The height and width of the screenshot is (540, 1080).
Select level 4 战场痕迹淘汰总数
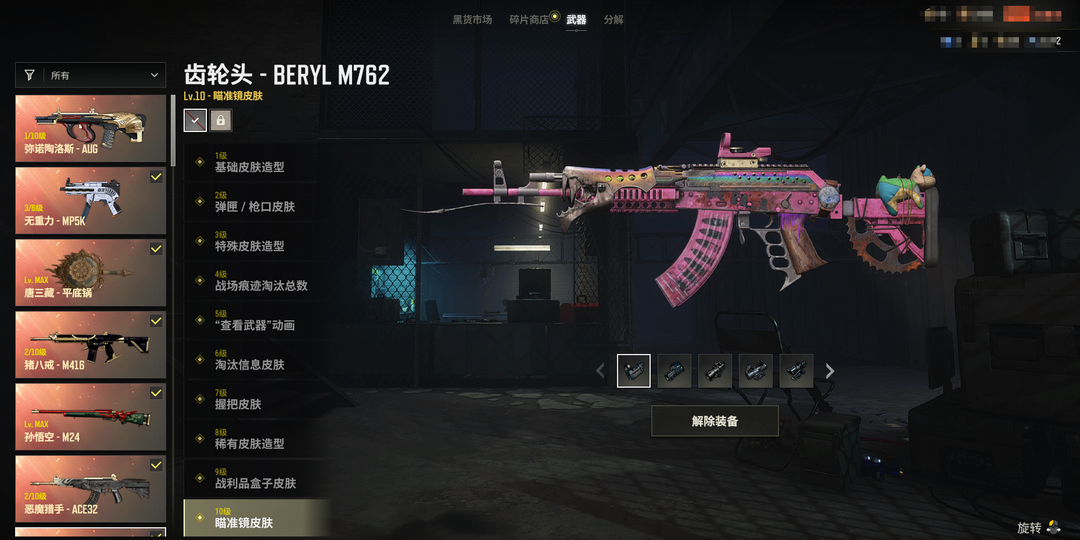(257, 281)
